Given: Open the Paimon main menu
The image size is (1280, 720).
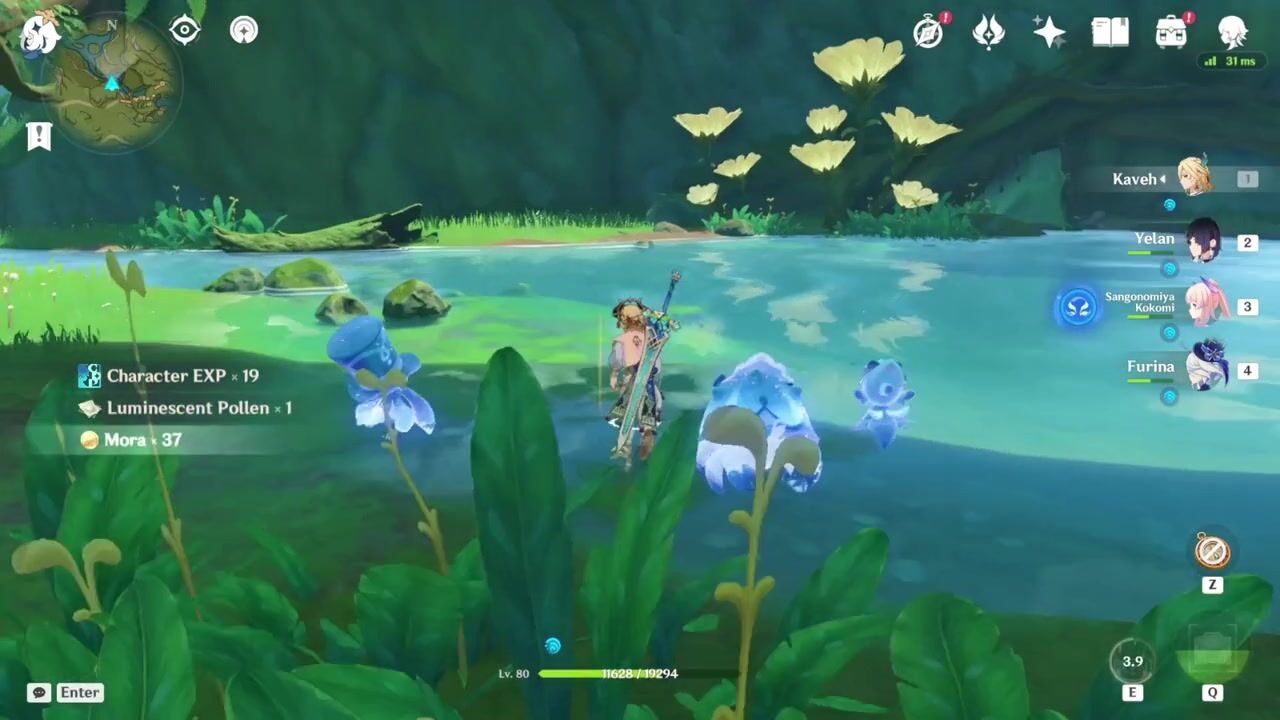Looking at the screenshot, I should (38, 34).
